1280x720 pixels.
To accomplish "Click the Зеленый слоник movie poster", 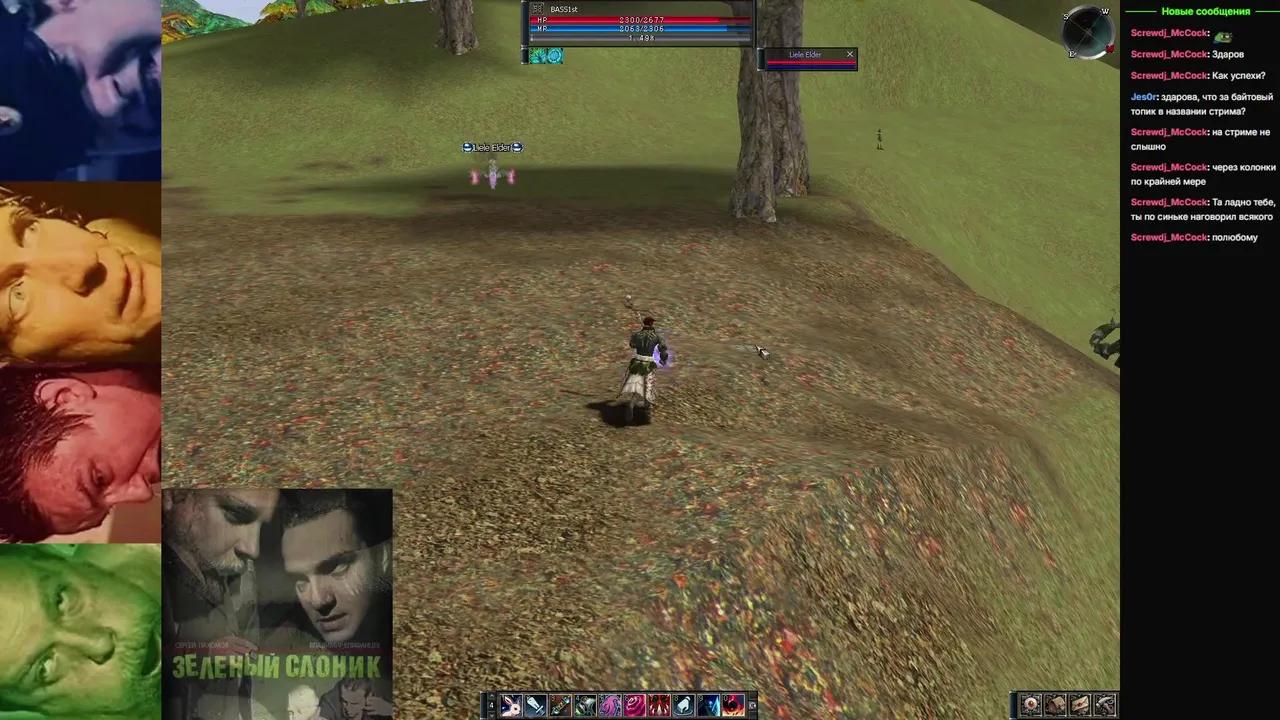I will [277, 600].
